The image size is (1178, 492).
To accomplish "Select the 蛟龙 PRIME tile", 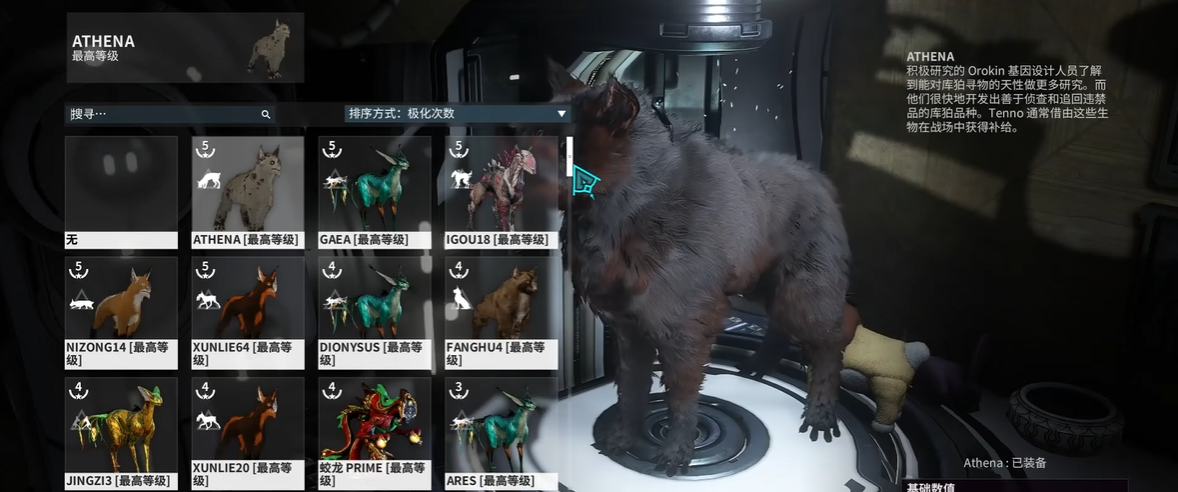I will click(x=375, y=432).
